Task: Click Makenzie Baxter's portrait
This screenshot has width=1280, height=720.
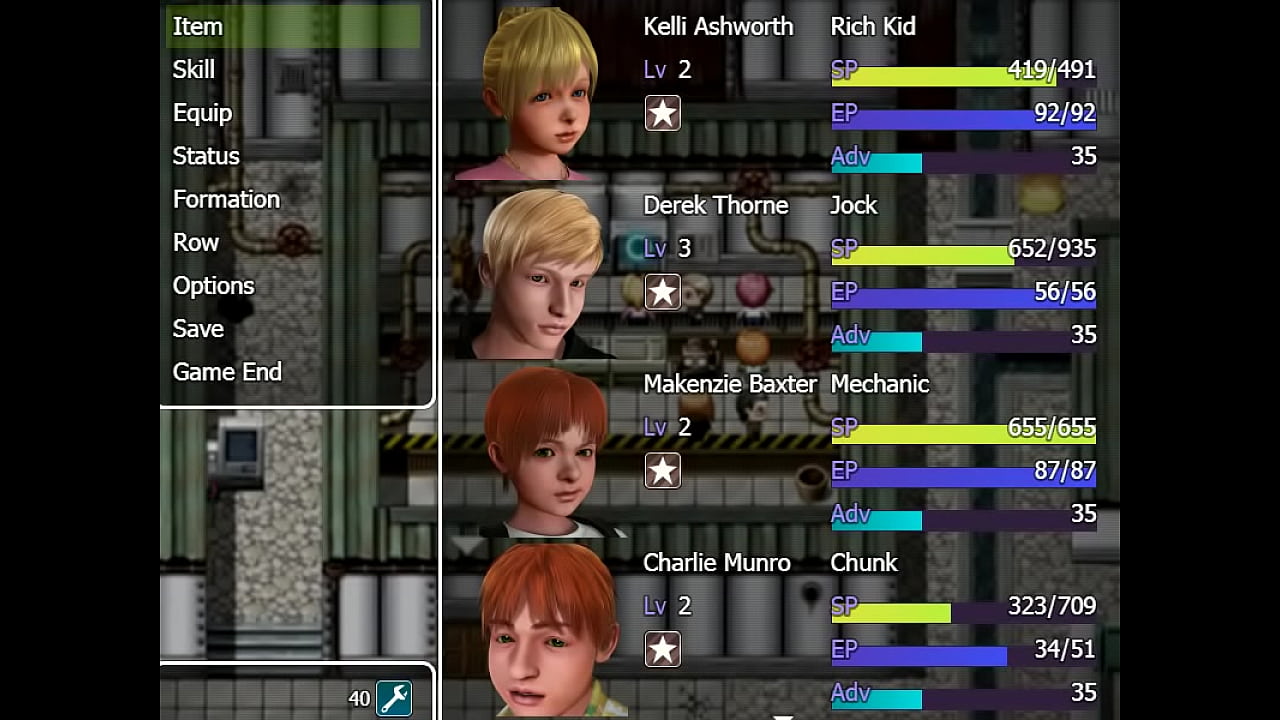Action: tap(545, 452)
